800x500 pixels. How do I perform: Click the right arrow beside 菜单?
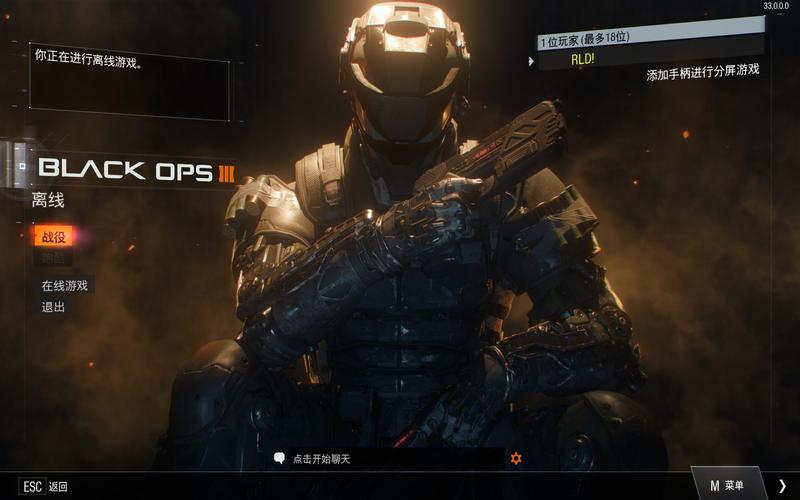click(782, 485)
